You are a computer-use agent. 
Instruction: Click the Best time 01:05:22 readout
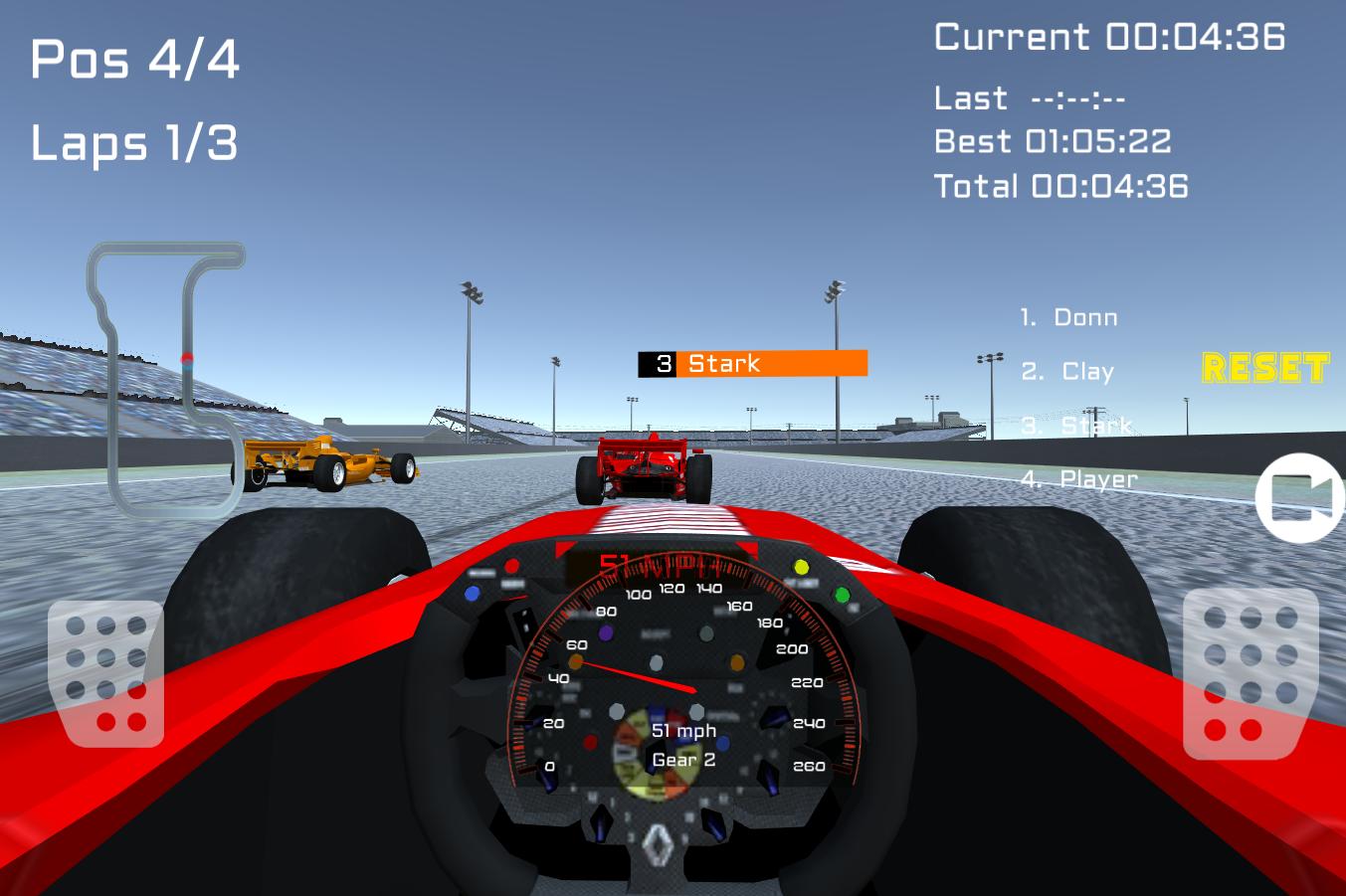click(x=1054, y=141)
